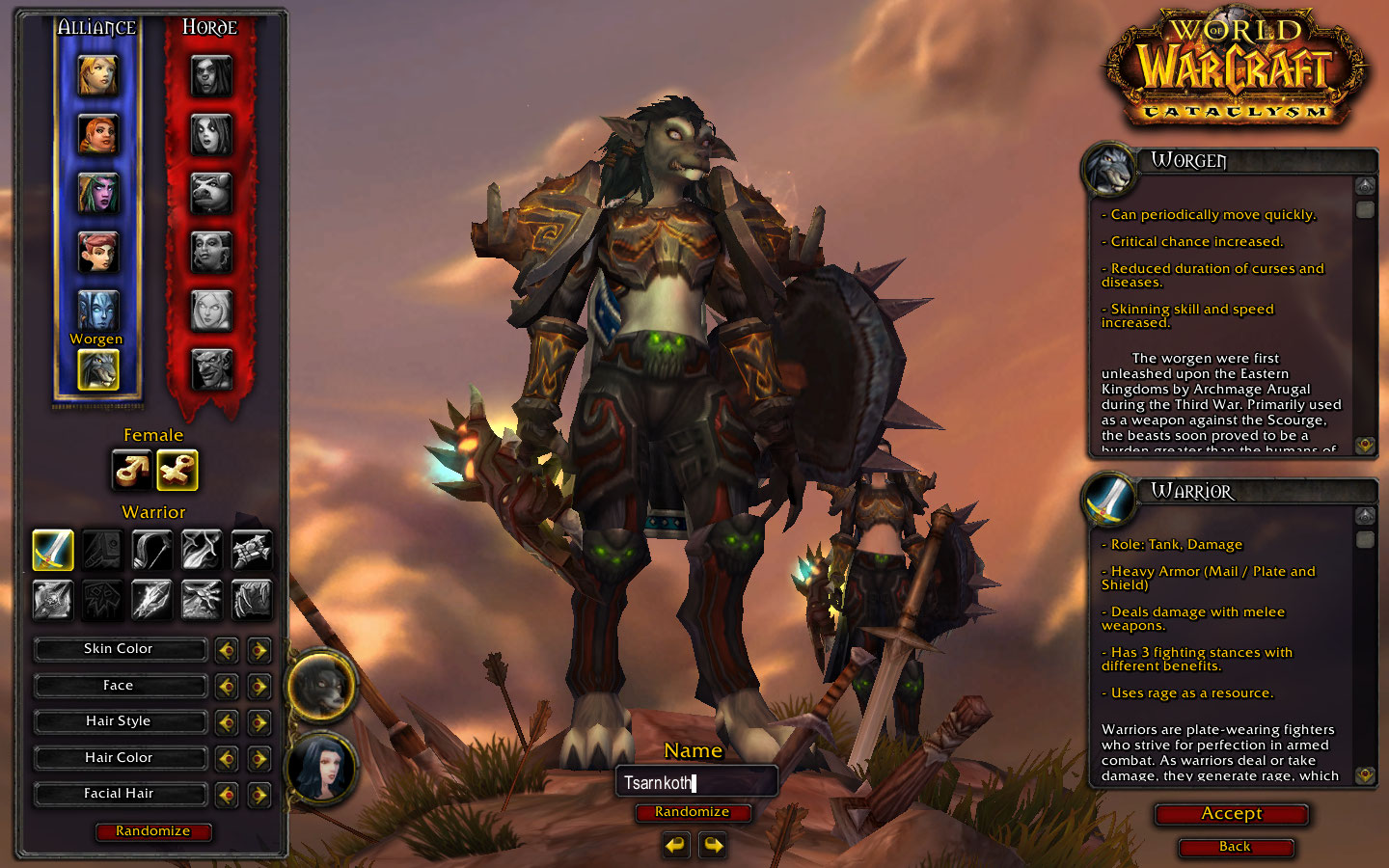Advance to the next Skin Color option
Image resolution: width=1389 pixels, height=868 pixels.
pos(259,650)
